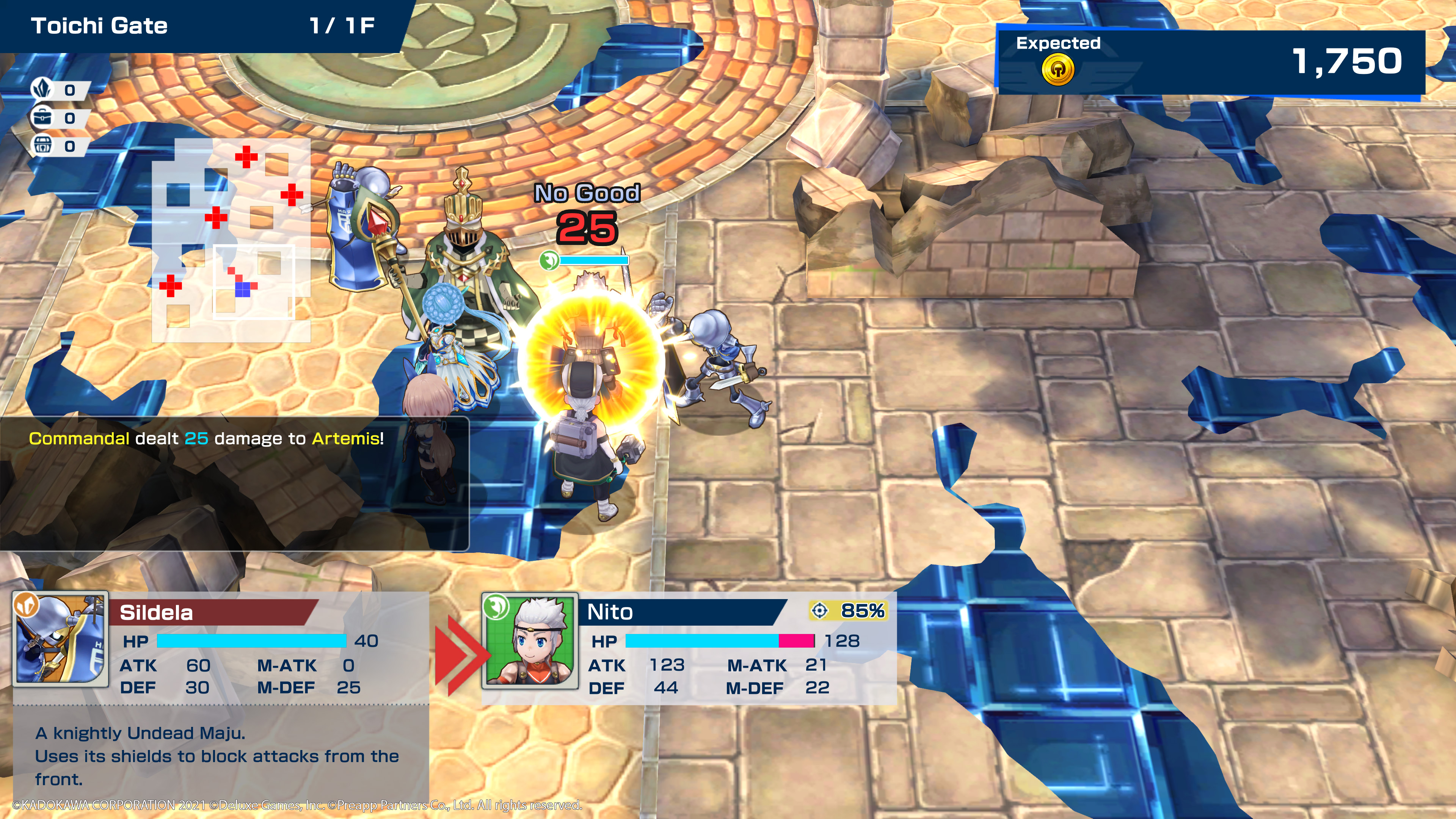Click the dungeon minimap overlay
Viewport: 1456px width, 819px height.
(x=231, y=240)
